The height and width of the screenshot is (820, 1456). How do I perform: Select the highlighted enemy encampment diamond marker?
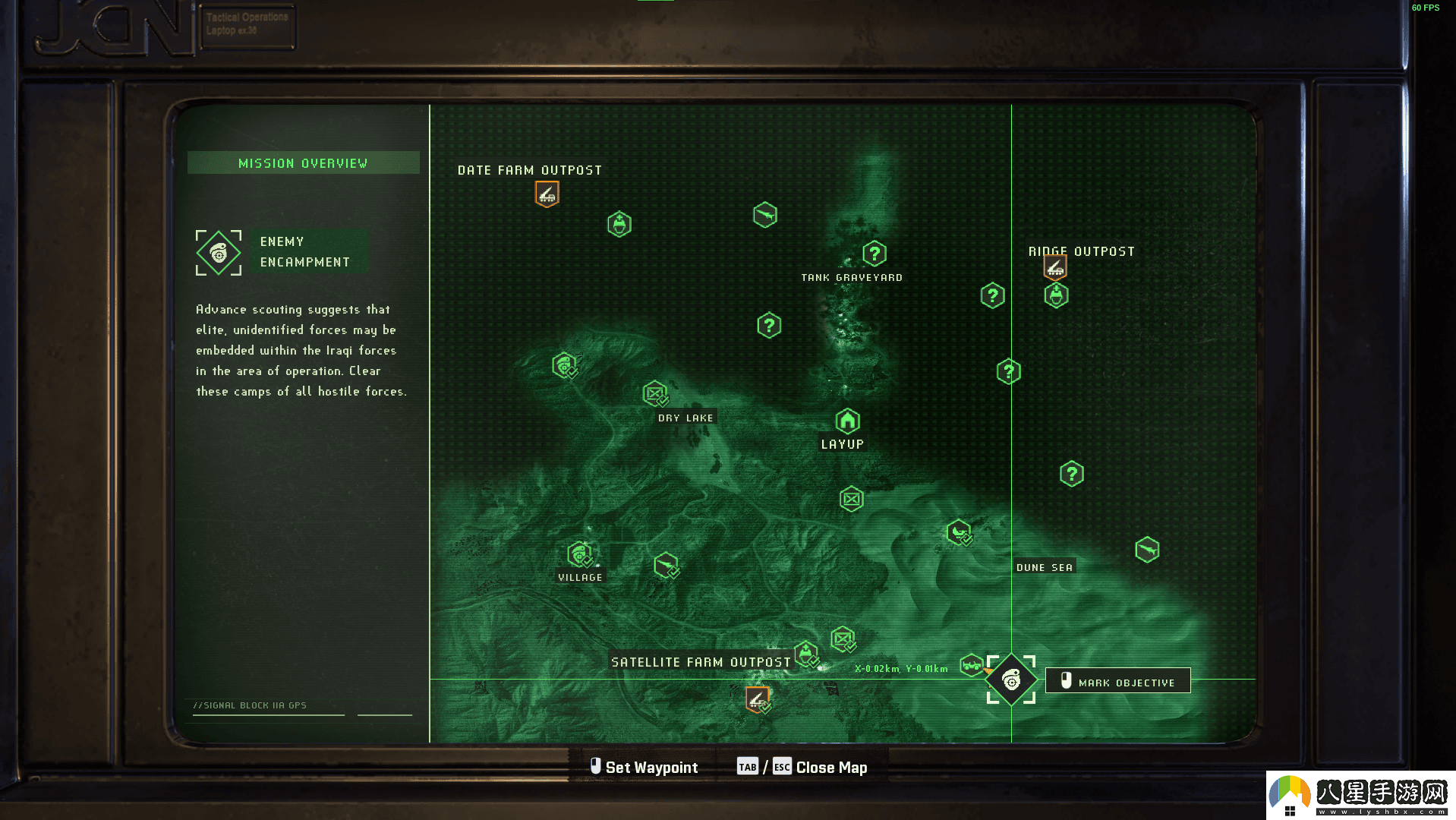[x=1011, y=680]
